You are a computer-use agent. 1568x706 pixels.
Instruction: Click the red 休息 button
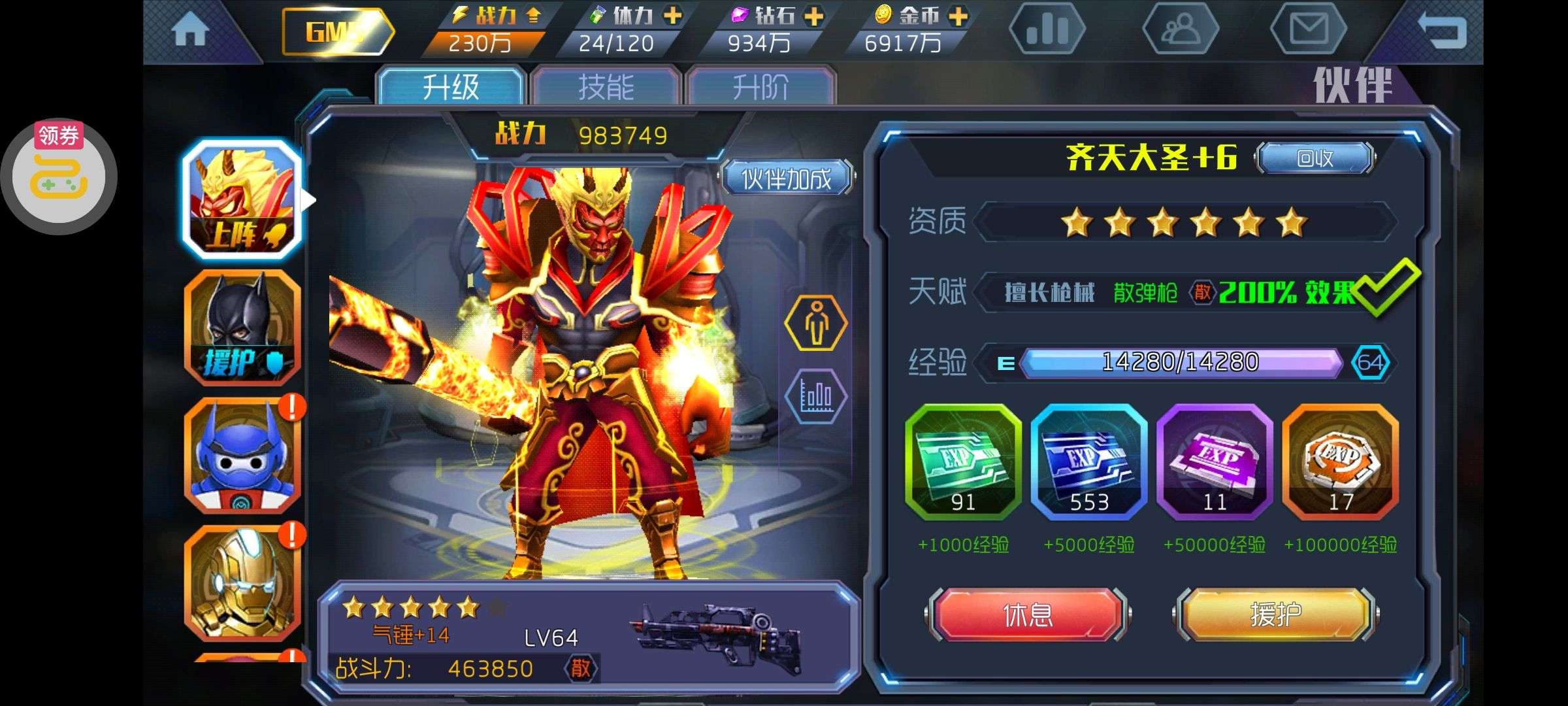(x=1028, y=614)
